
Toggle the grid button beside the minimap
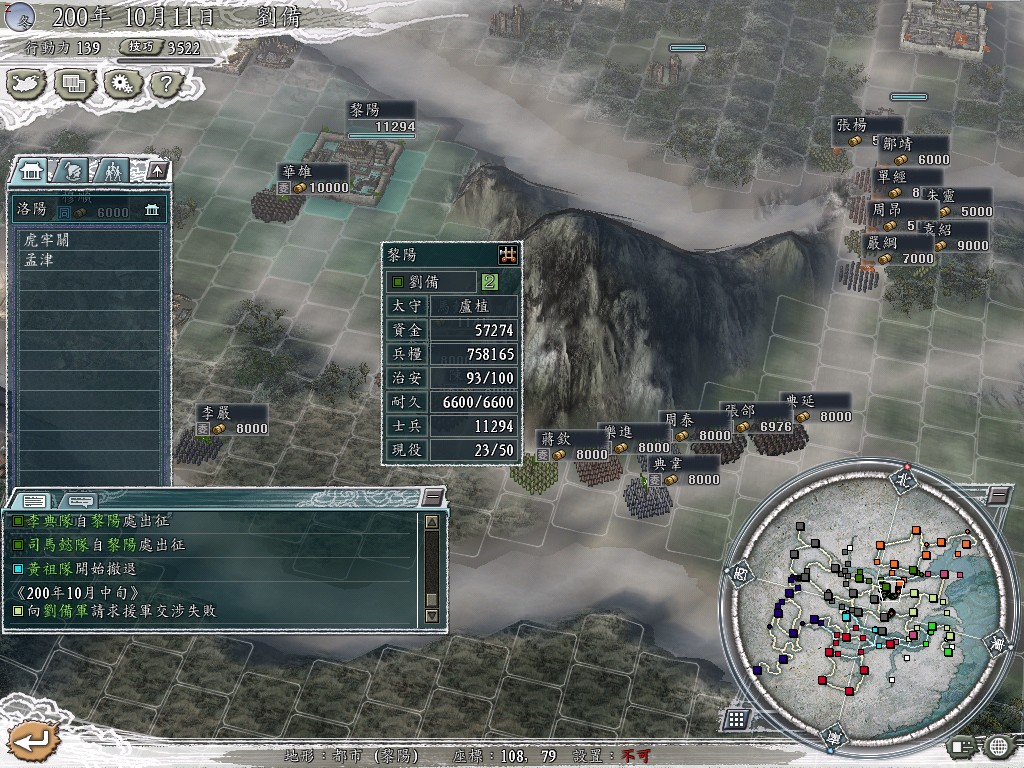736,719
